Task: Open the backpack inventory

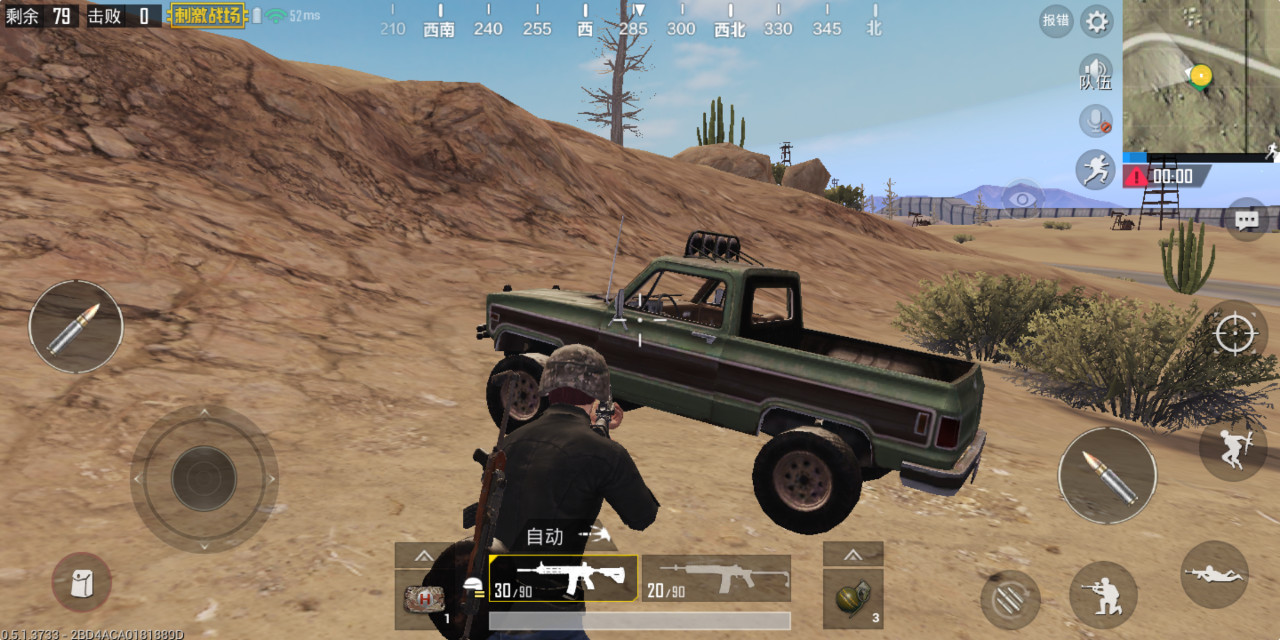Action: (81, 582)
